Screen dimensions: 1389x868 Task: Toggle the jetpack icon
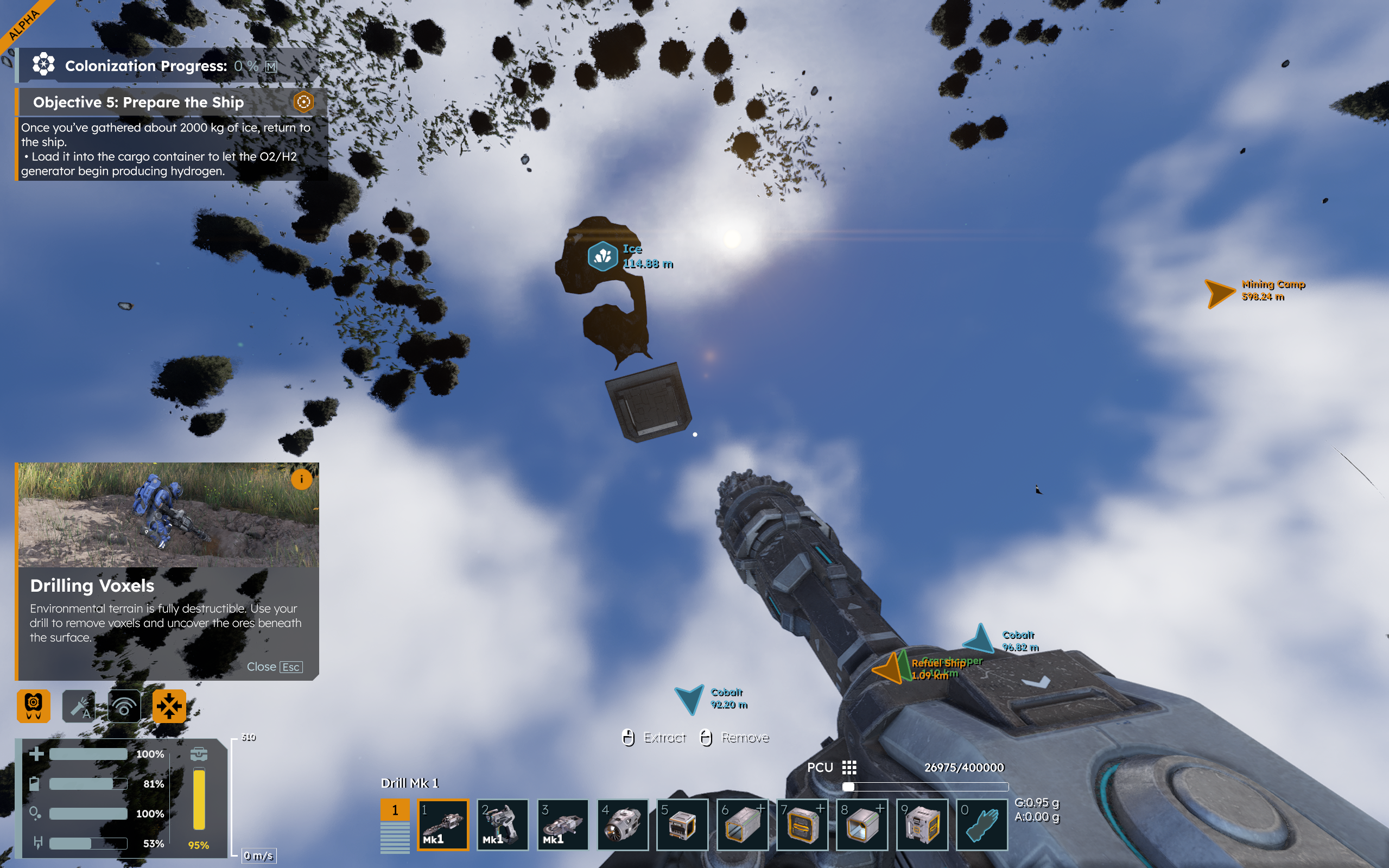(33, 706)
